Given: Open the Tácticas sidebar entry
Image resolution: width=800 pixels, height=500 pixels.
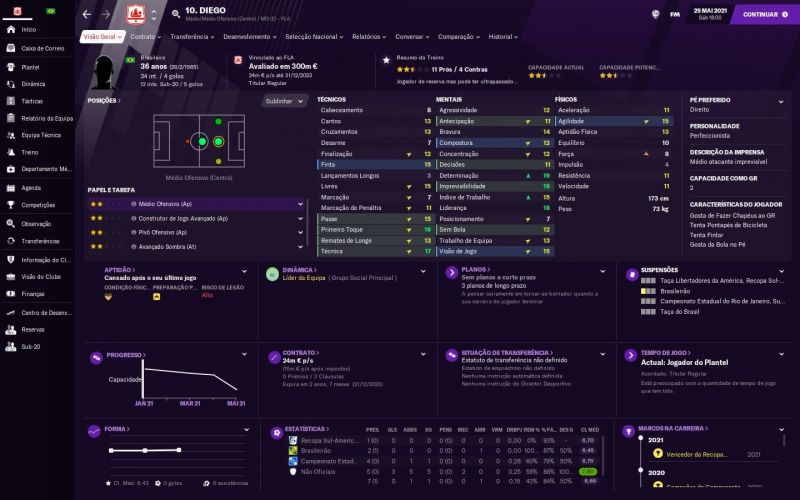Looking at the screenshot, I should (32, 101).
